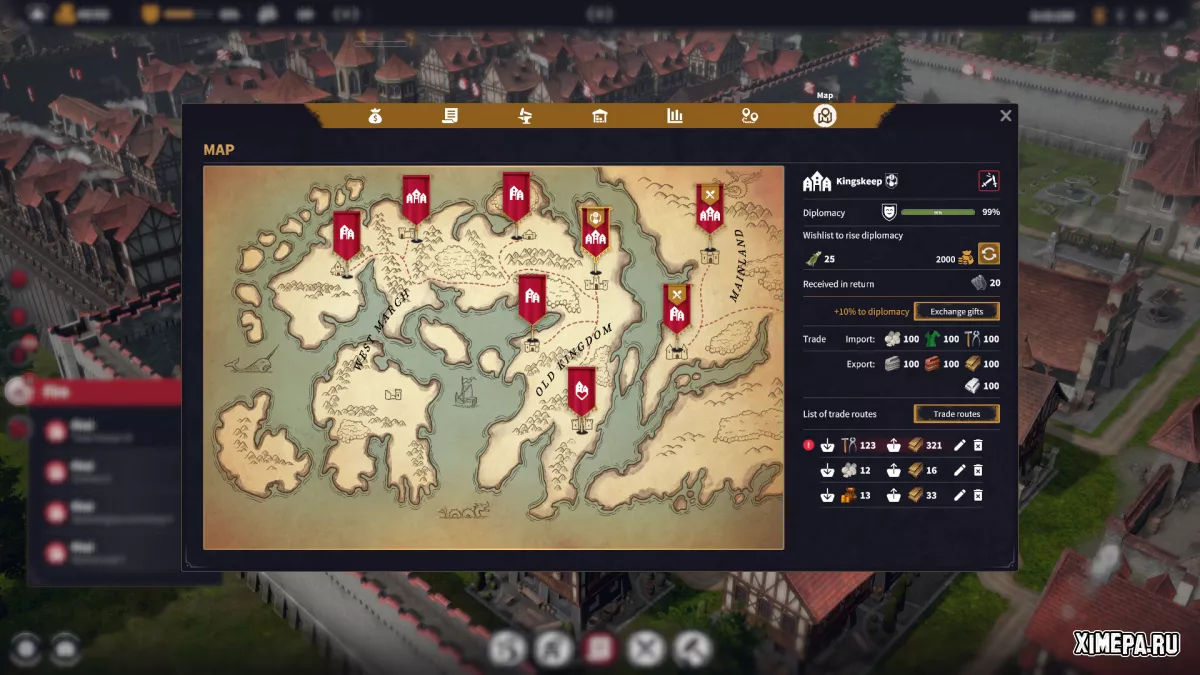The image size is (1200, 675).
Task: Open the mask tab in top bar
Action: tap(525, 116)
